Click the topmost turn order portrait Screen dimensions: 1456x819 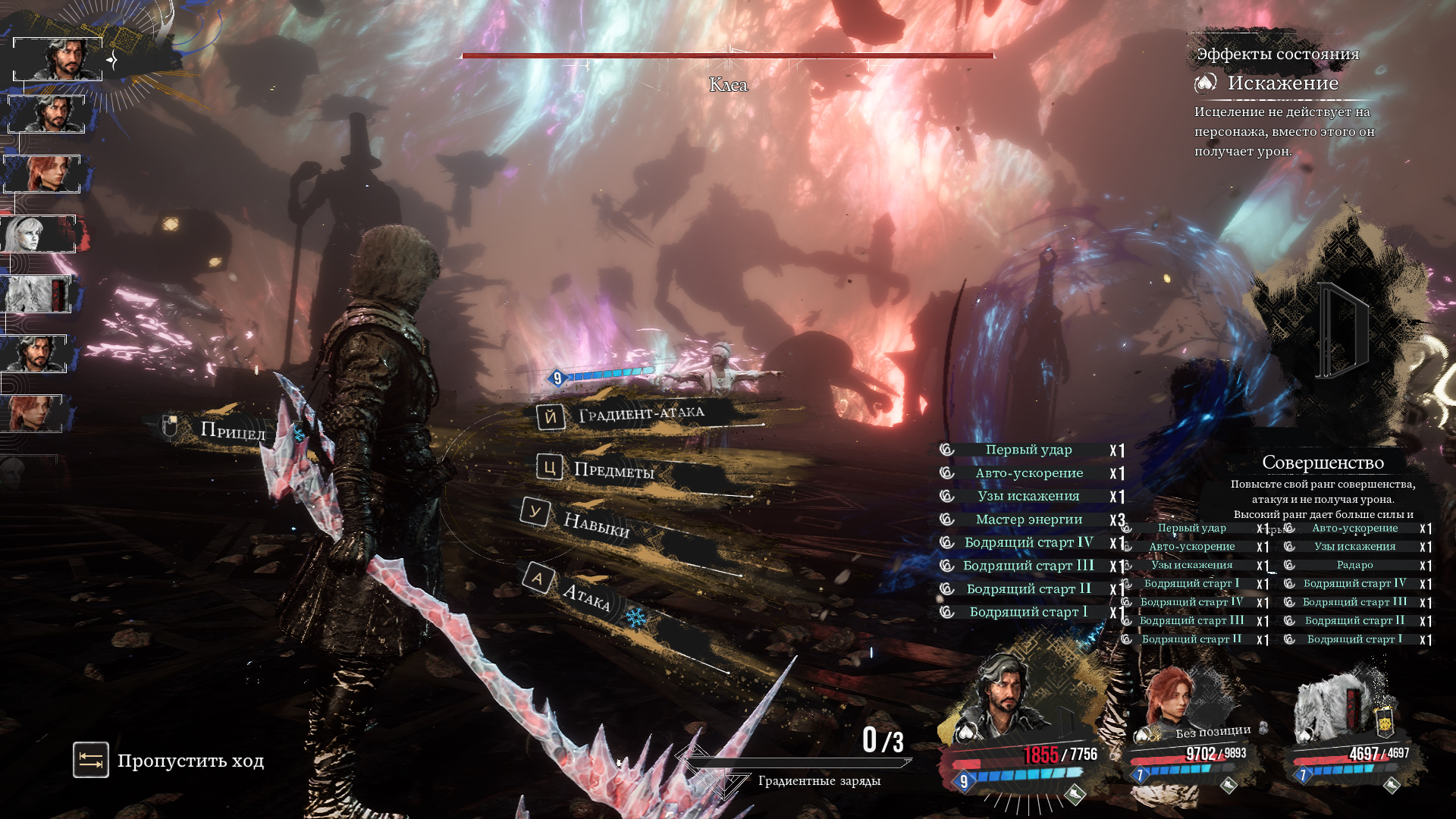[58, 59]
